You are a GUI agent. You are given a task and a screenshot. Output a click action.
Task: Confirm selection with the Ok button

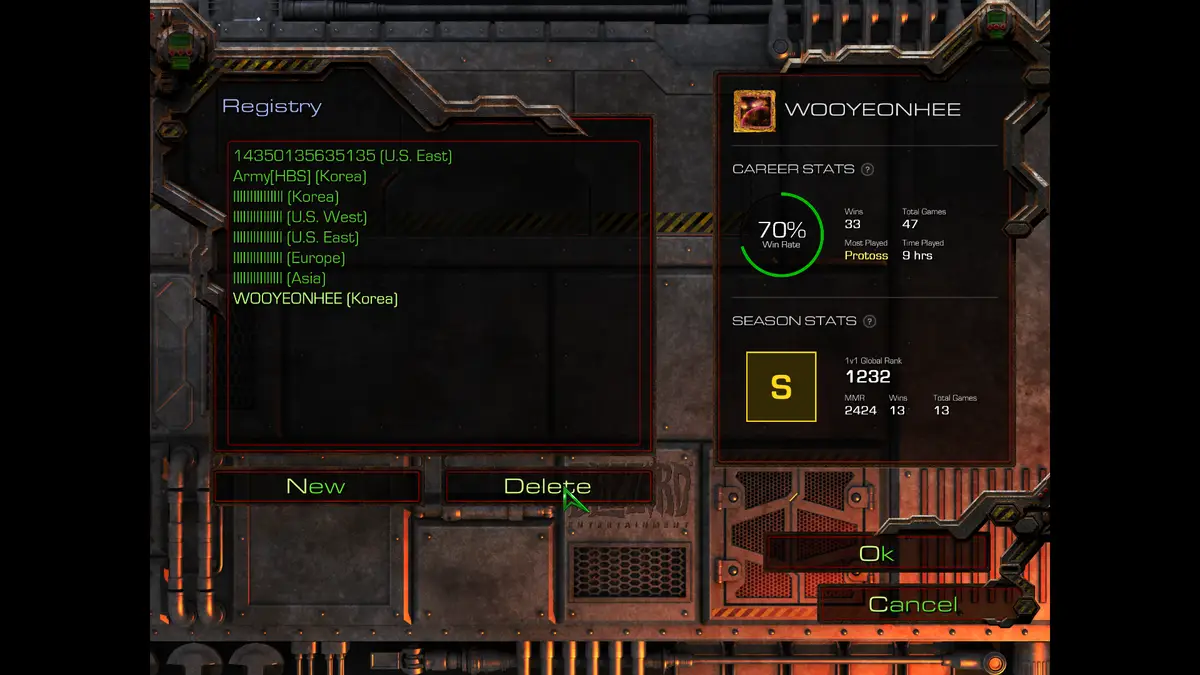coord(876,553)
